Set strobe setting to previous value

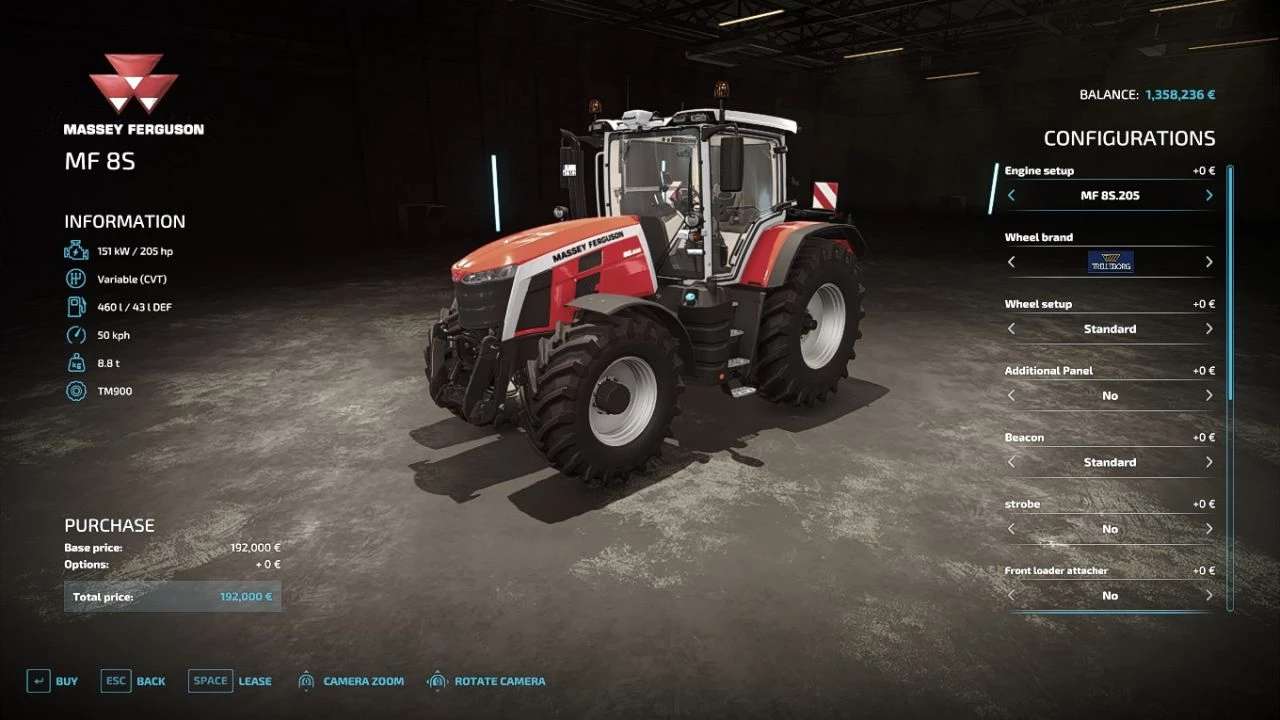click(1011, 529)
